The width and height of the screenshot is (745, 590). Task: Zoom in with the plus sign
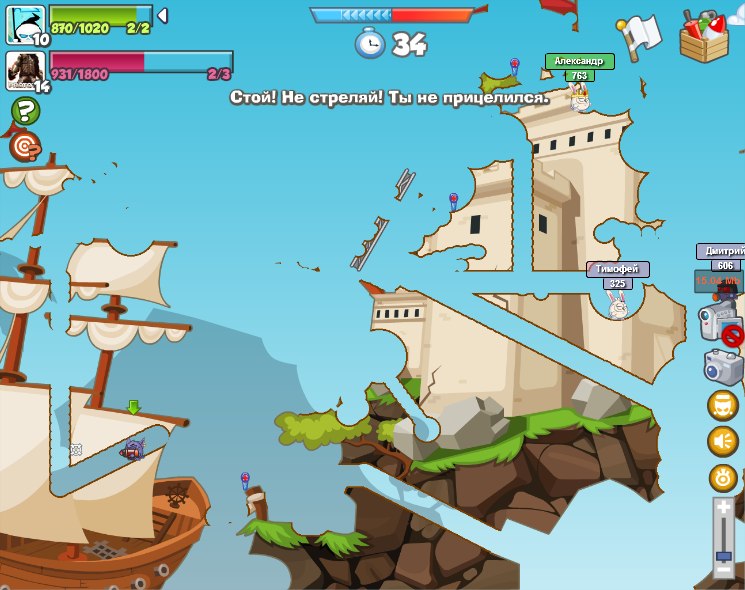tap(723, 509)
